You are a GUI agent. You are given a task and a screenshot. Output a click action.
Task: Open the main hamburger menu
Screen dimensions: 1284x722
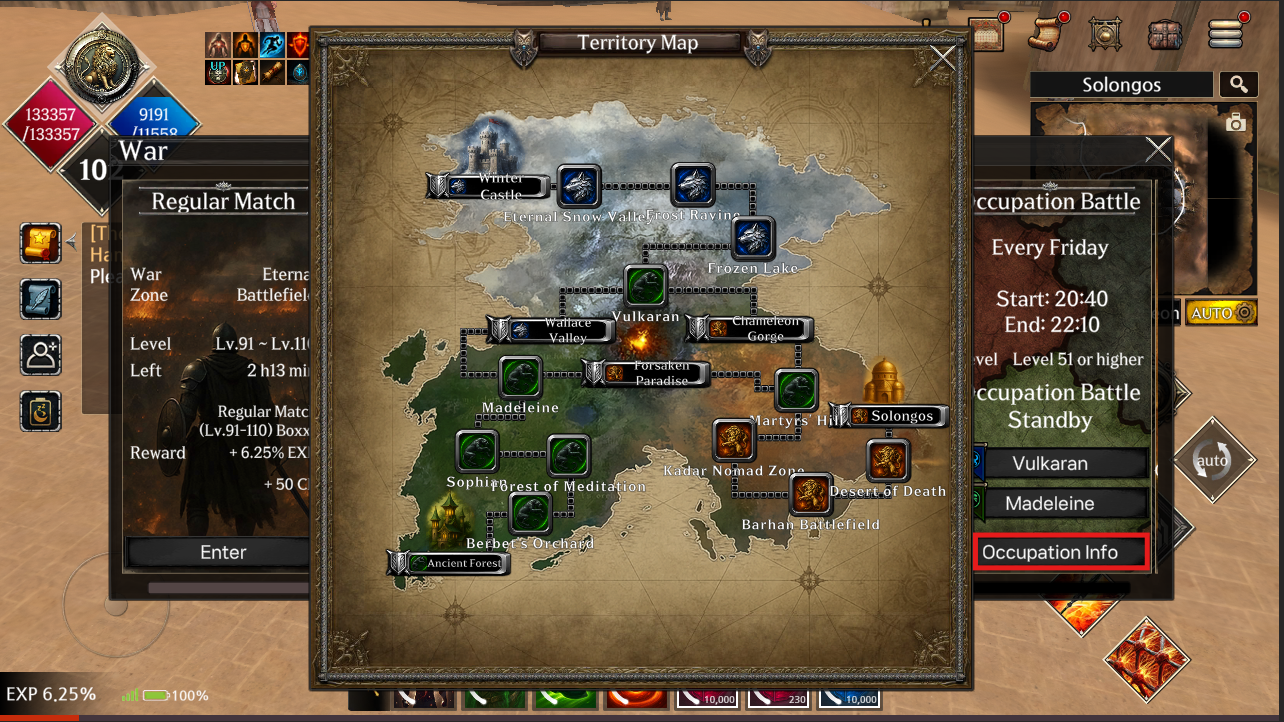(1225, 33)
